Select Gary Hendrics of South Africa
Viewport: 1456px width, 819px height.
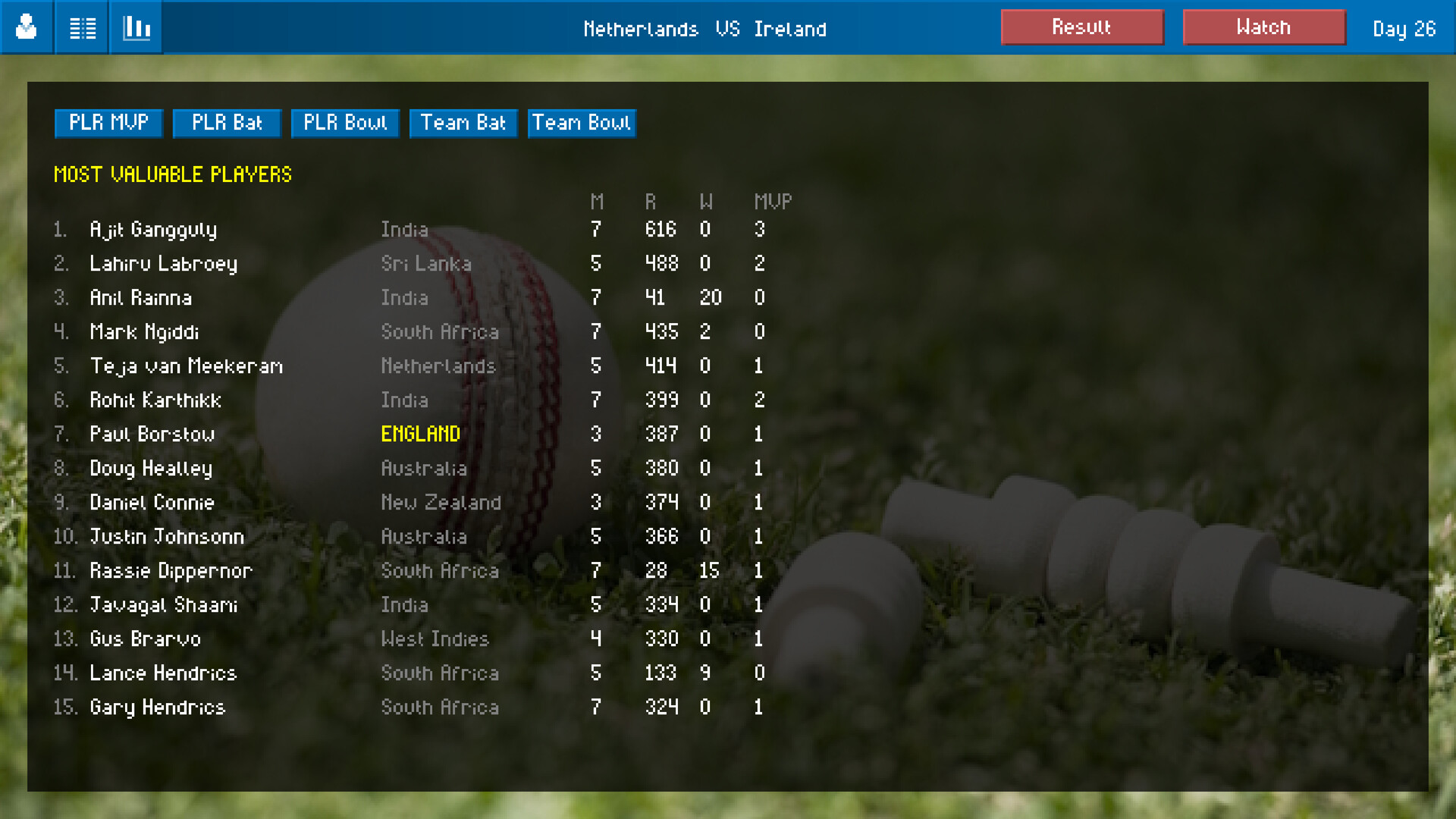[x=157, y=707]
